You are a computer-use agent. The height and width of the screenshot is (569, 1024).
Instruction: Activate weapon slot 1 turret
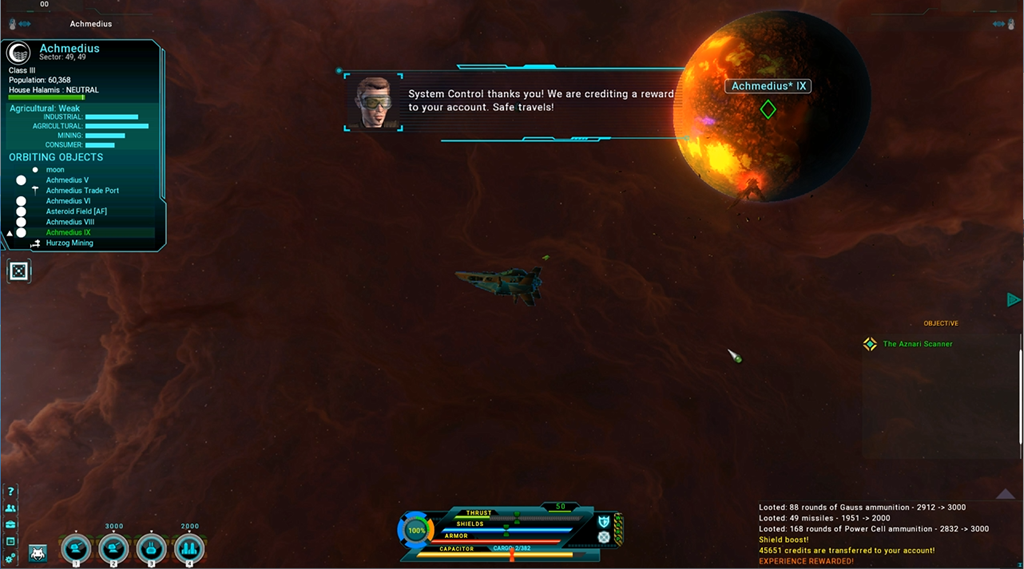(x=76, y=548)
